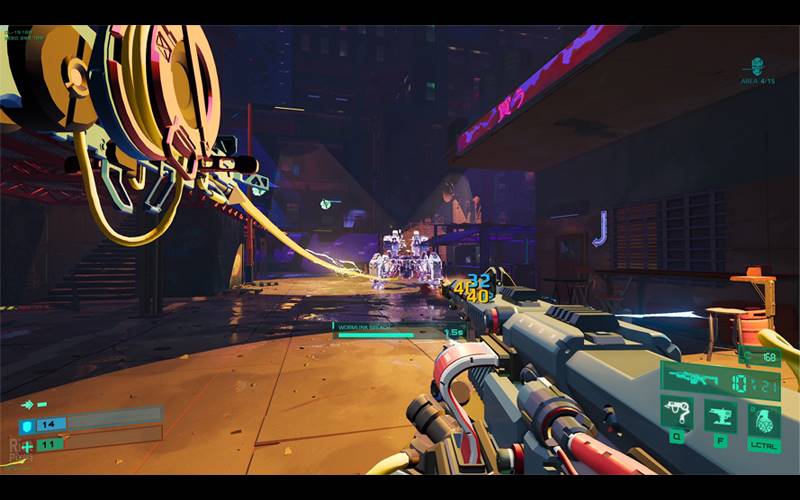Click the blue shield icon
This screenshot has height=500, width=800.
tap(27, 426)
